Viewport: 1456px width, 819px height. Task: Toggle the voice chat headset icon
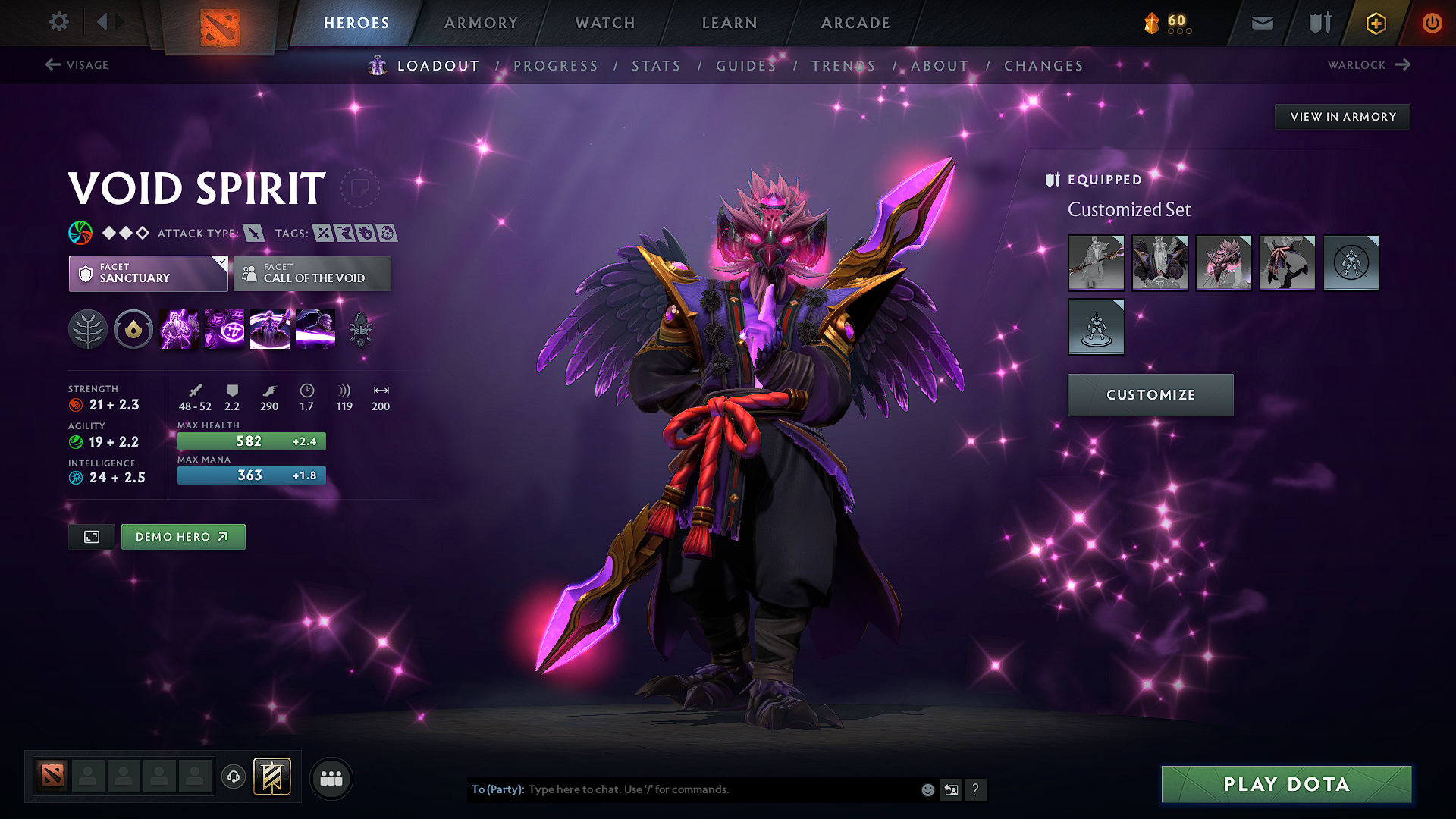tap(233, 777)
